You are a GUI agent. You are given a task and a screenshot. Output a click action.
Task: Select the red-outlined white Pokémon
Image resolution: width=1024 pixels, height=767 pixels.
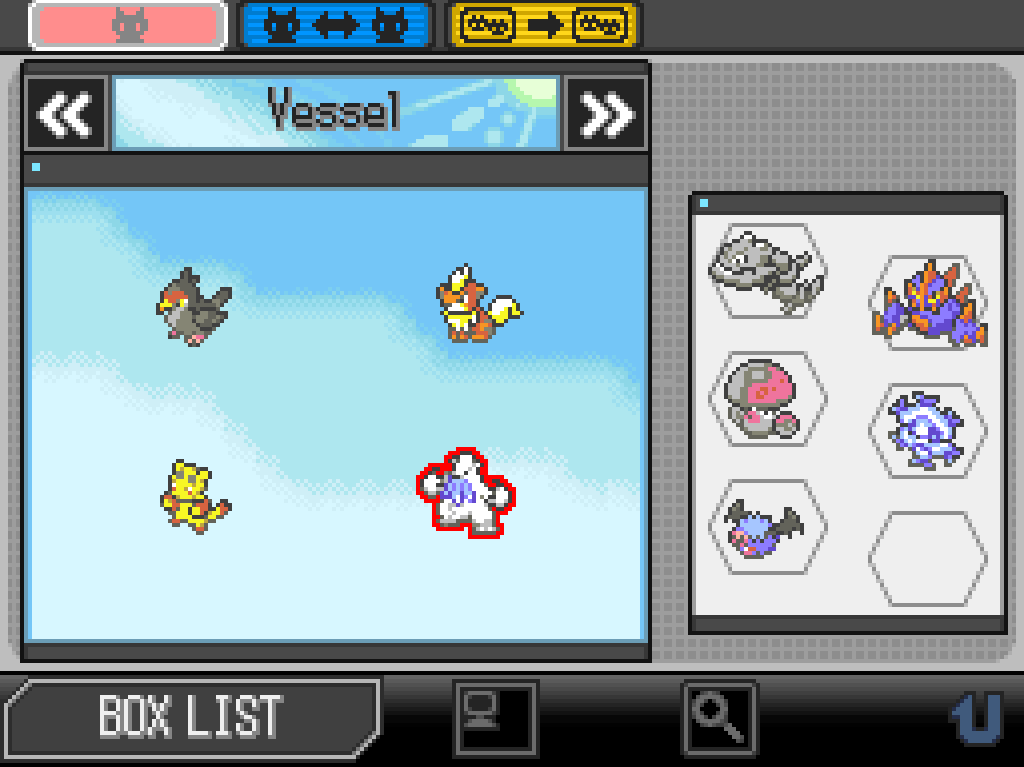[465, 492]
